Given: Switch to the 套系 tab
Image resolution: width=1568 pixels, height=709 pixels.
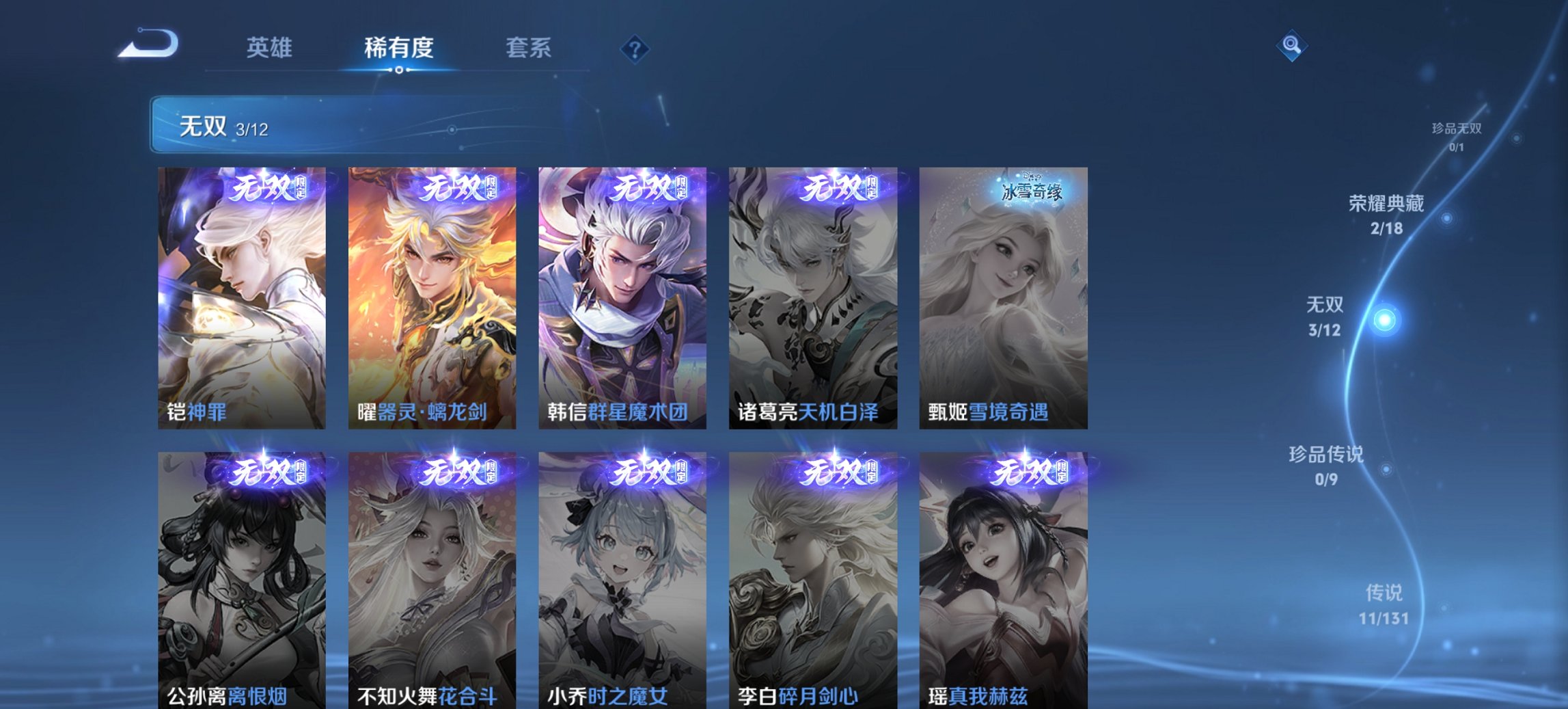Looking at the screenshot, I should point(529,48).
